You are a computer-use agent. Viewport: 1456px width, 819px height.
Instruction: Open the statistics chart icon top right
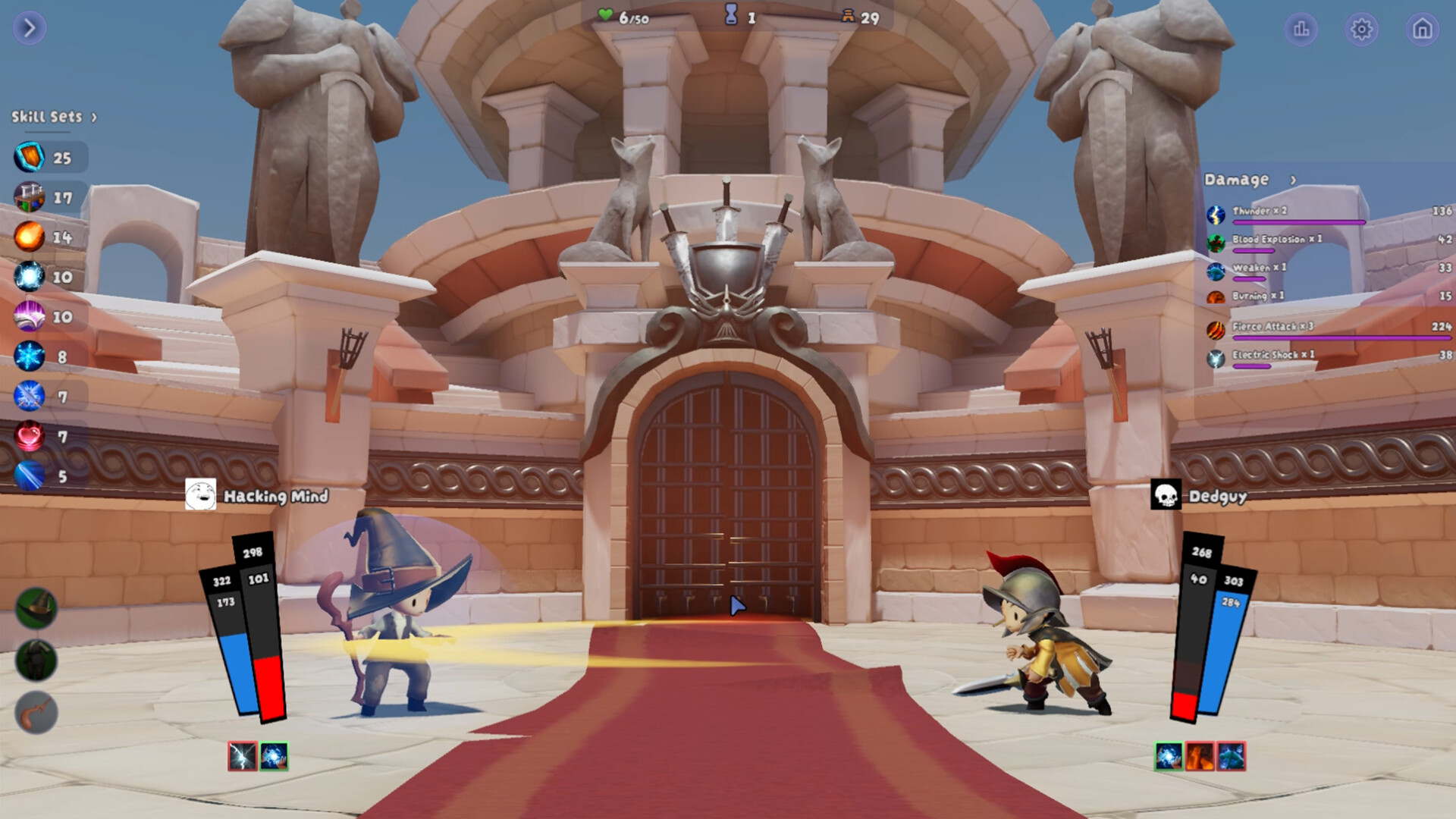click(x=1303, y=28)
